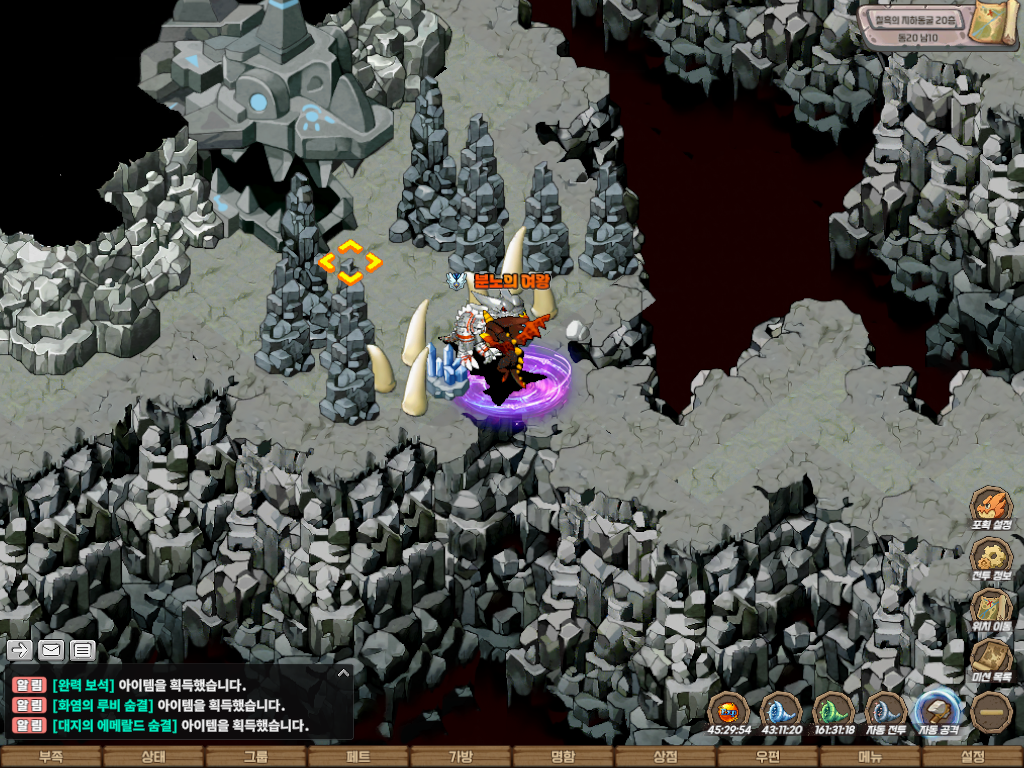Image resolution: width=1024 pixels, height=768 pixels.
Task: Open 위치 이동 location travel map icon
Action: click(x=991, y=607)
